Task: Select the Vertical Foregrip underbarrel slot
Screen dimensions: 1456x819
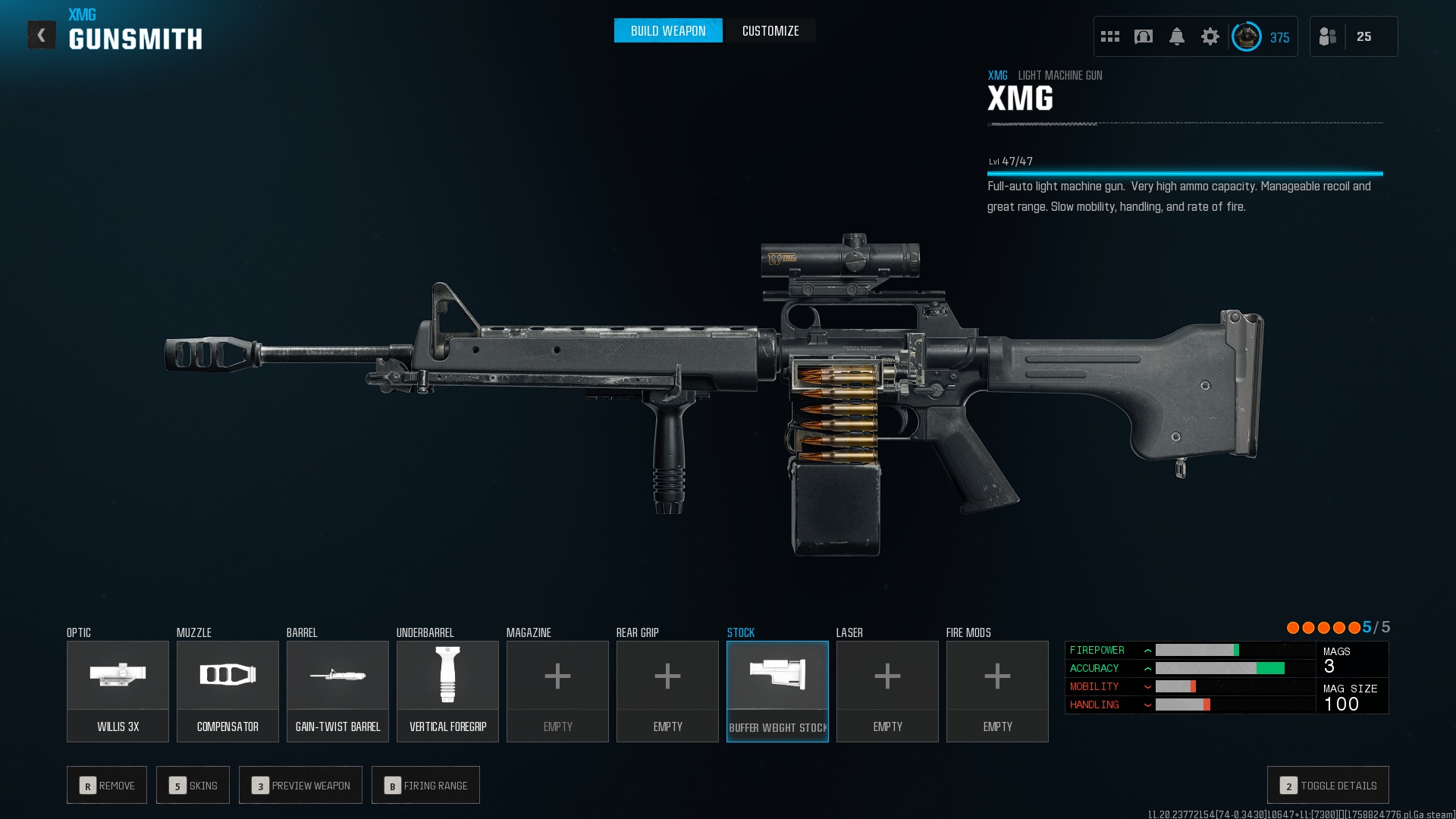Action: point(447,691)
